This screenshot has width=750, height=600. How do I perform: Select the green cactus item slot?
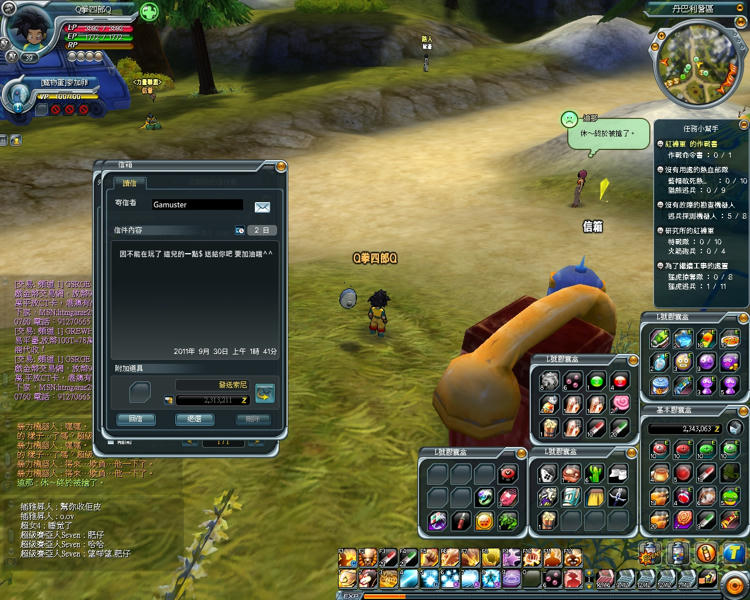pos(596,473)
